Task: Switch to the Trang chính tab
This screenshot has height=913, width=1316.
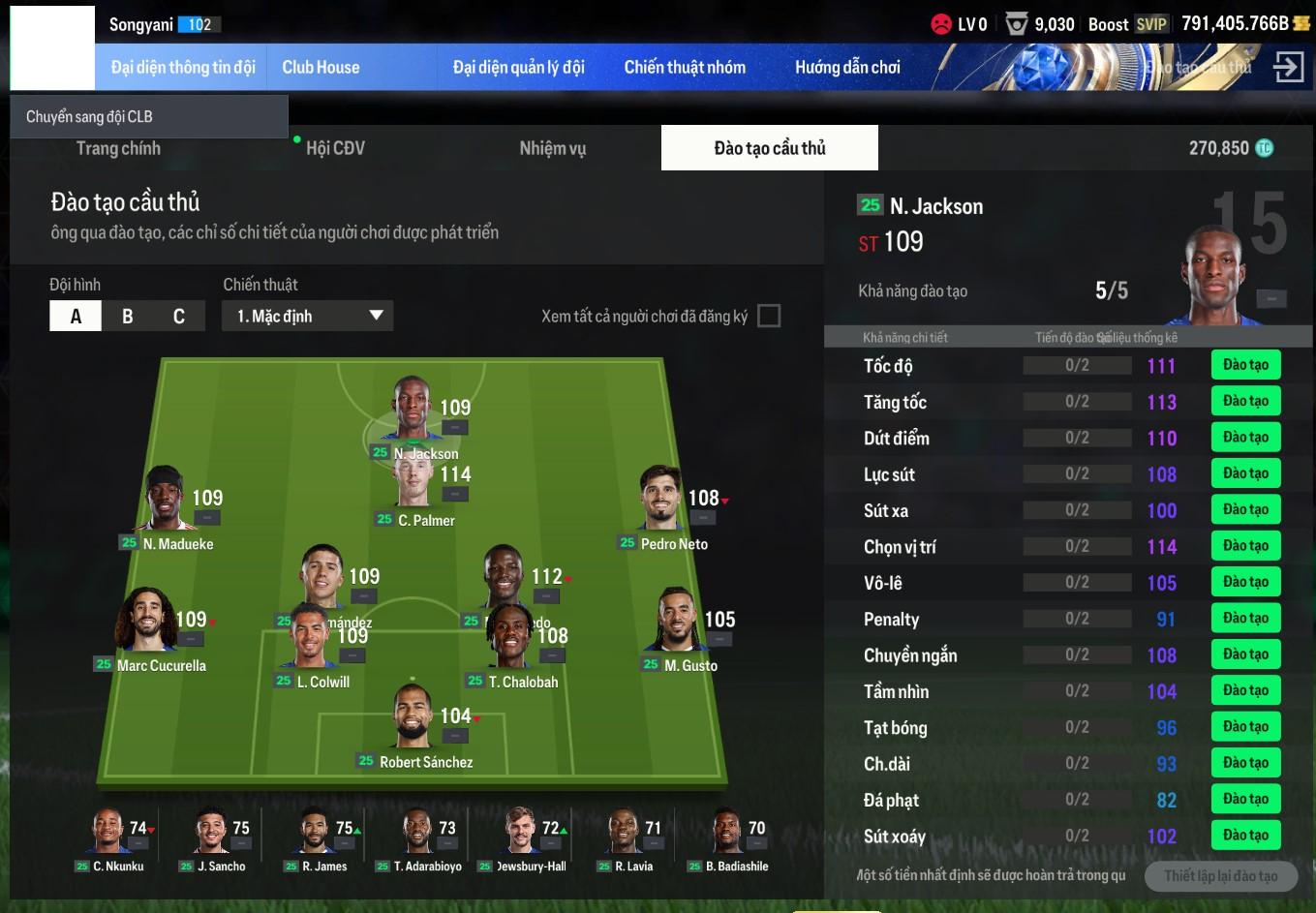Action: (x=118, y=148)
